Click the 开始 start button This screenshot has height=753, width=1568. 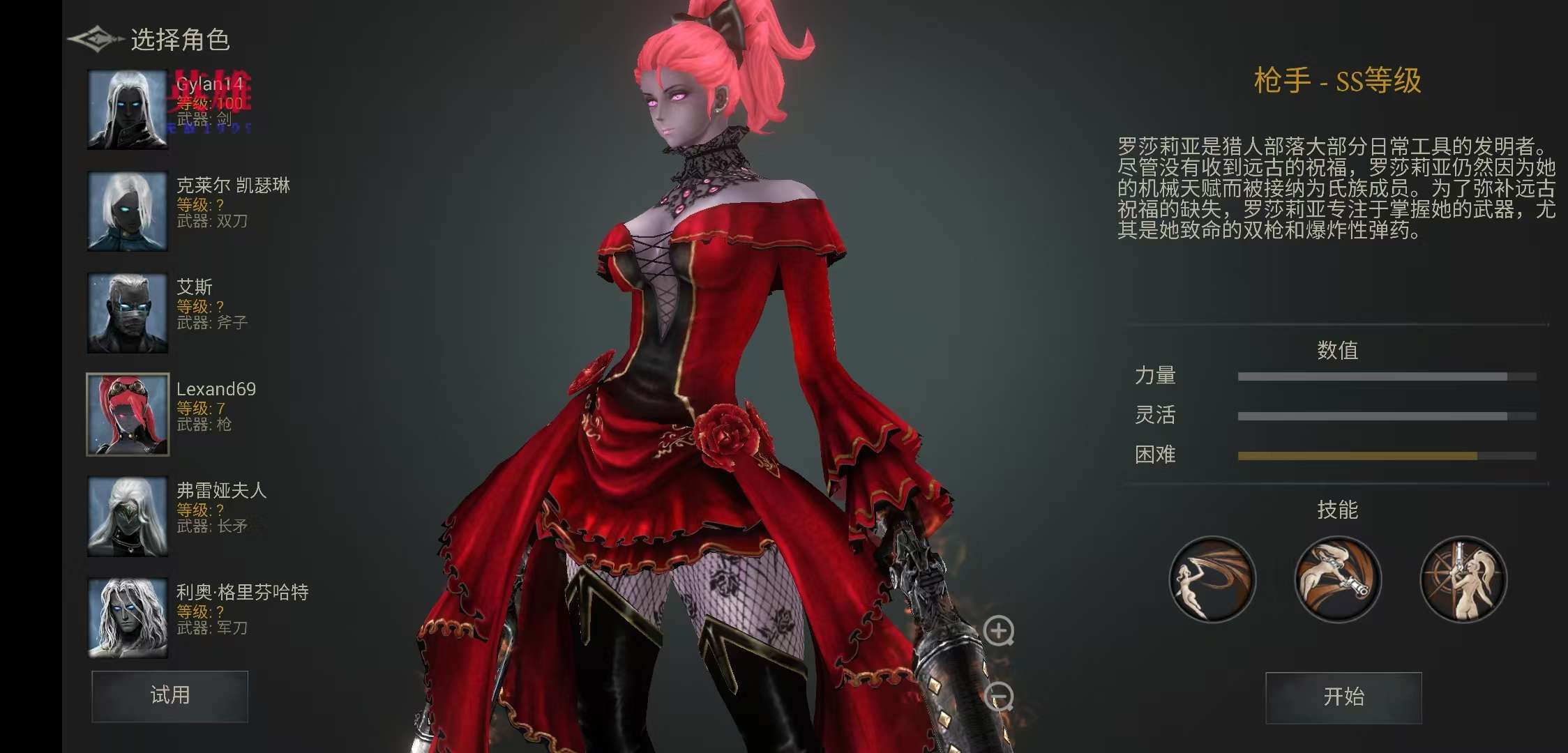[x=1343, y=697]
